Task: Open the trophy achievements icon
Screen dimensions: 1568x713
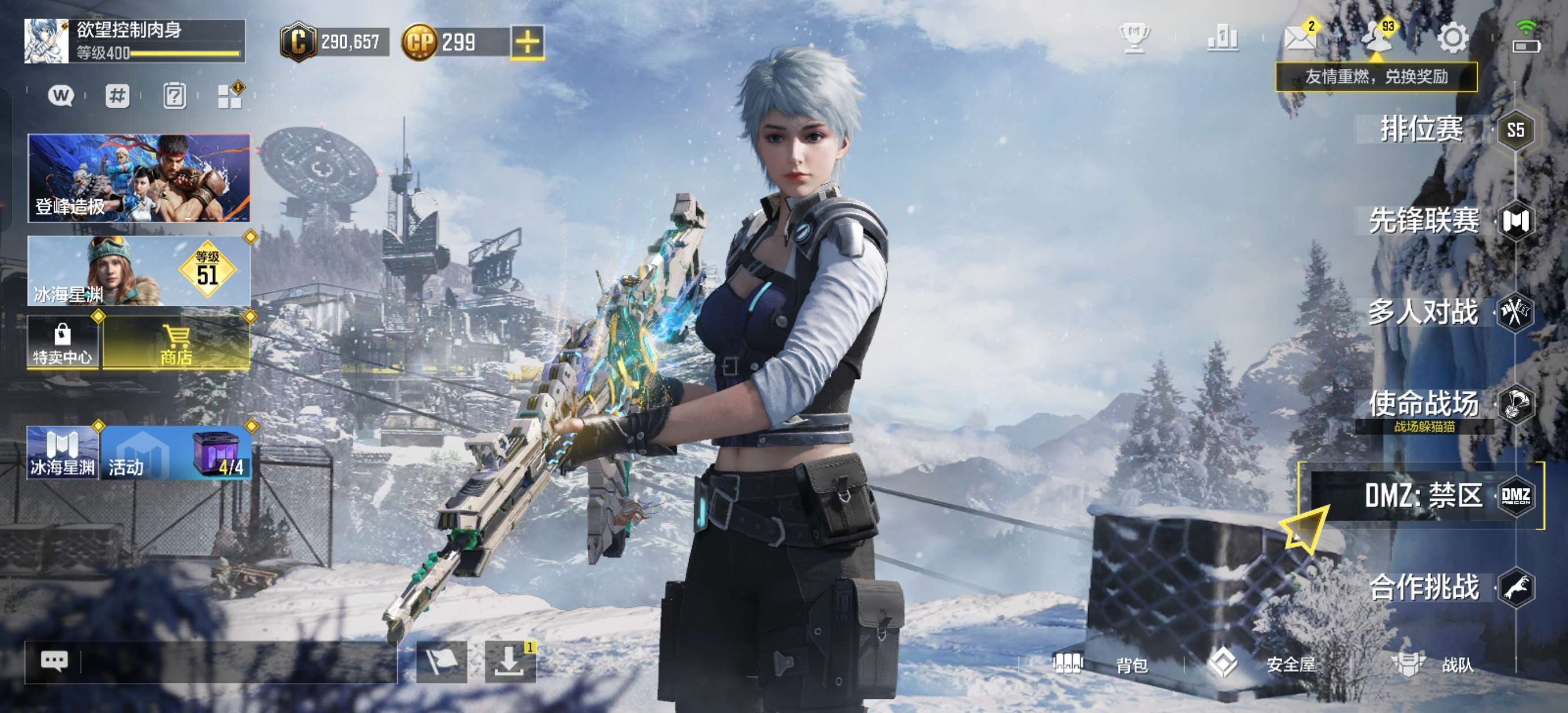Action: [1135, 38]
